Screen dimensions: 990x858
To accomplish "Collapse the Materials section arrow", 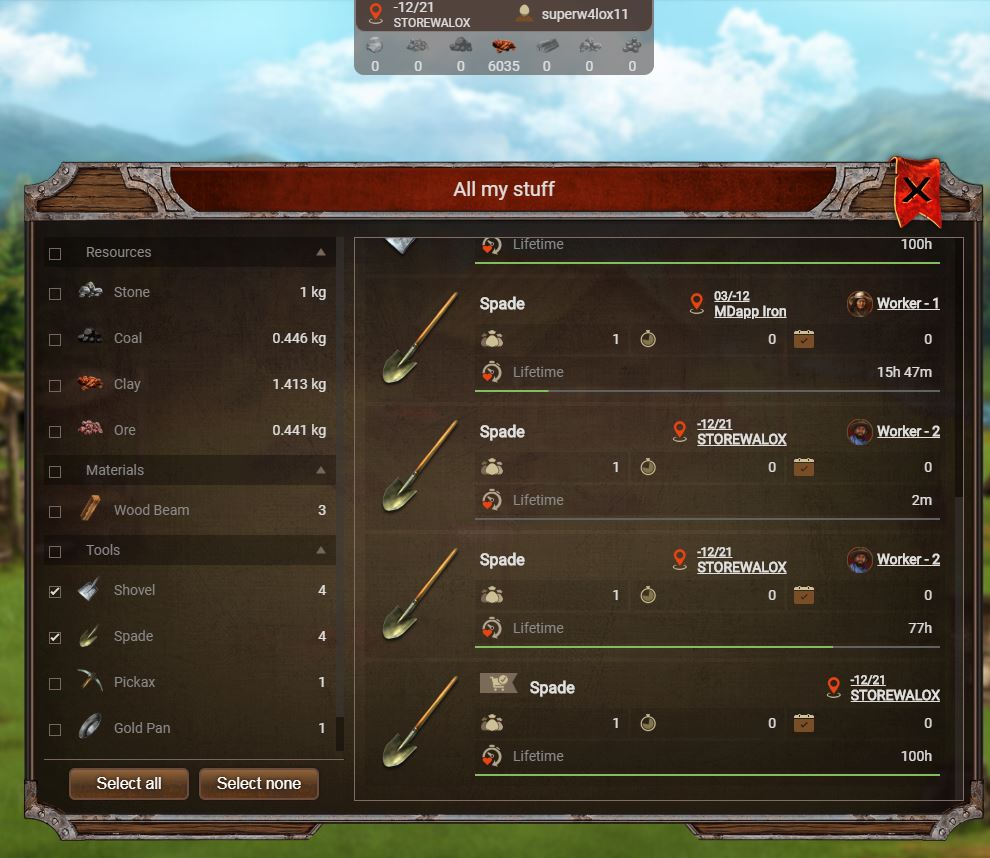I will (x=320, y=470).
